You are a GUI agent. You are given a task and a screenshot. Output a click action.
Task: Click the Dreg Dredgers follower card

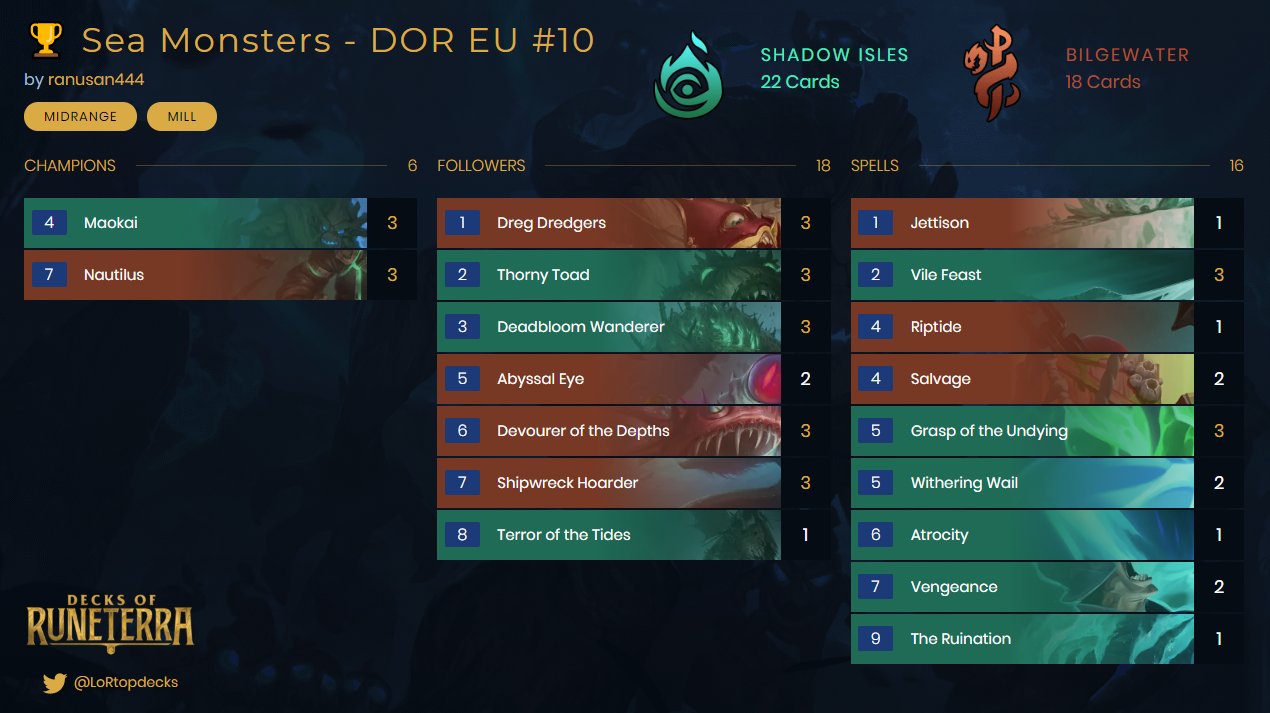tap(608, 223)
